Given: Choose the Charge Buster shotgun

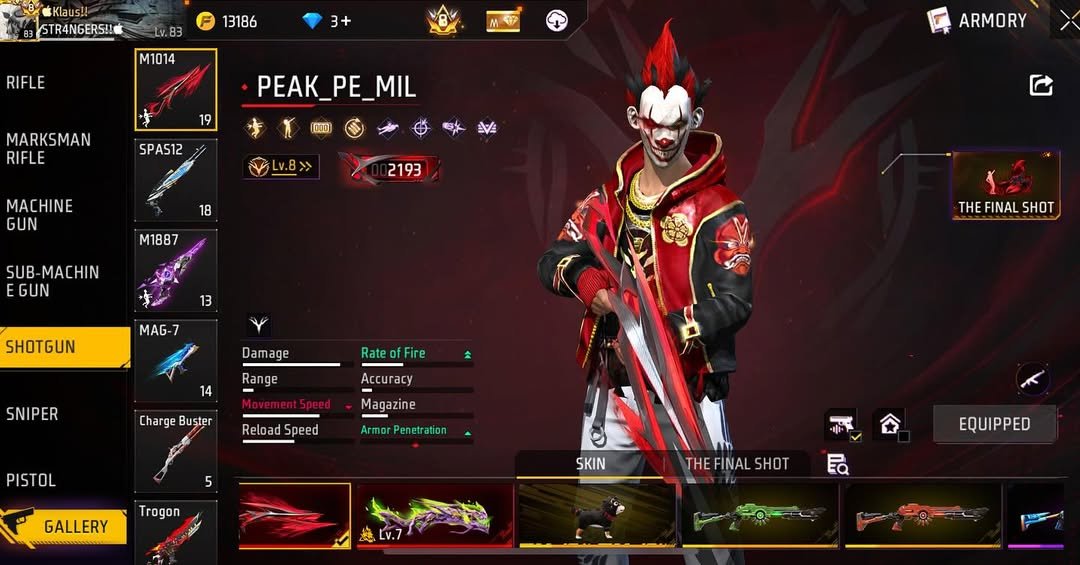Looking at the screenshot, I should [x=176, y=451].
